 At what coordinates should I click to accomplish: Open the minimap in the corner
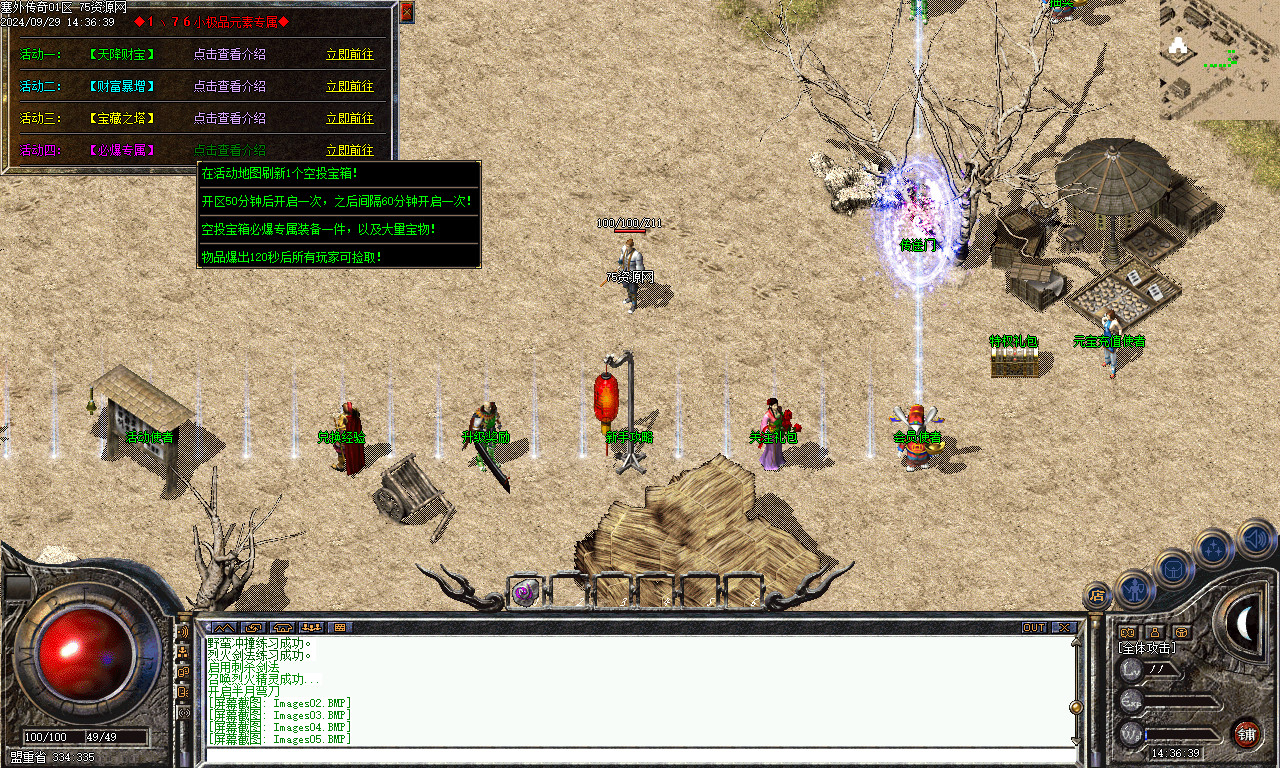(x=1219, y=60)
